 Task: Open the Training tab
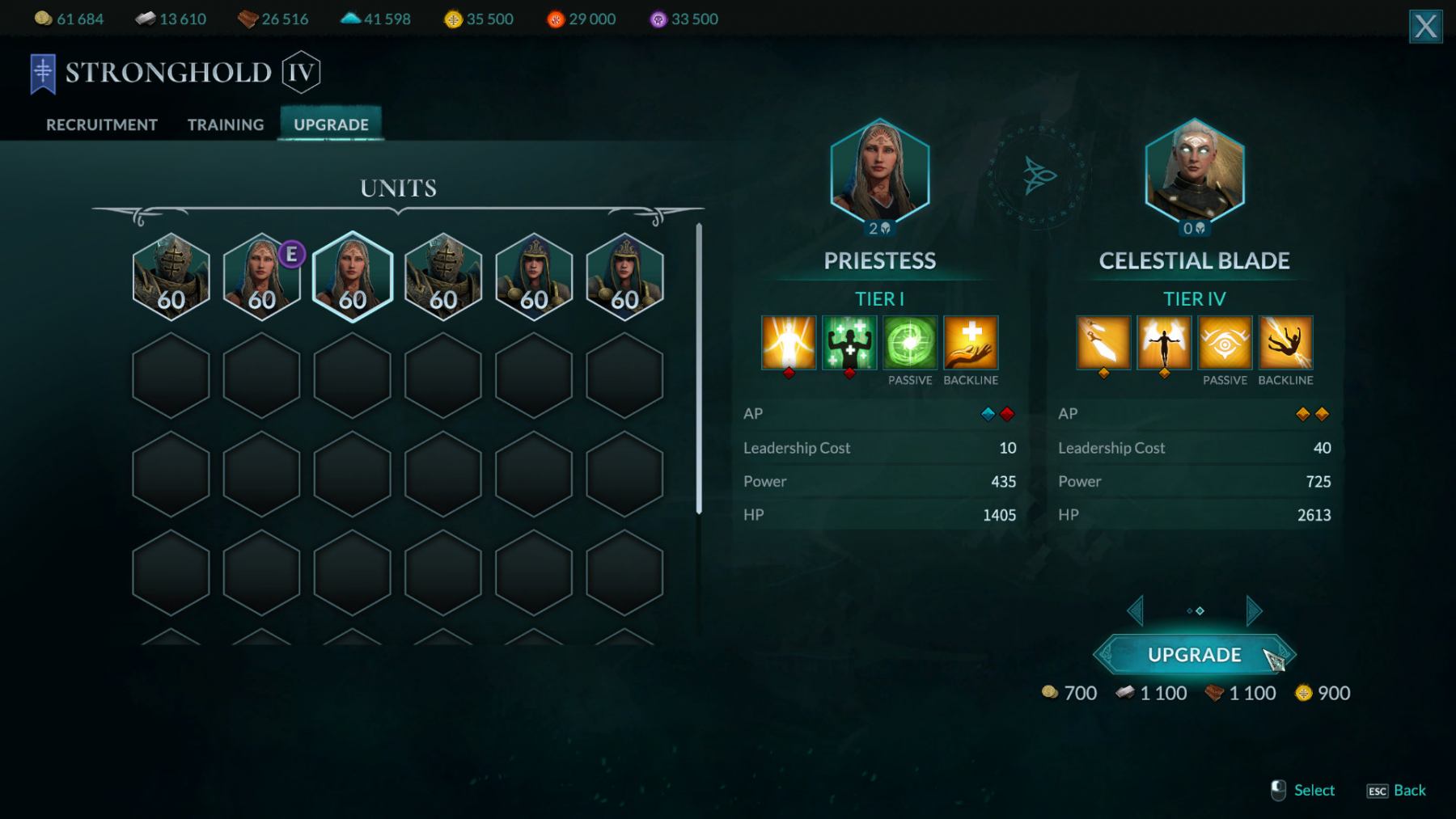(x=226, y=125)
